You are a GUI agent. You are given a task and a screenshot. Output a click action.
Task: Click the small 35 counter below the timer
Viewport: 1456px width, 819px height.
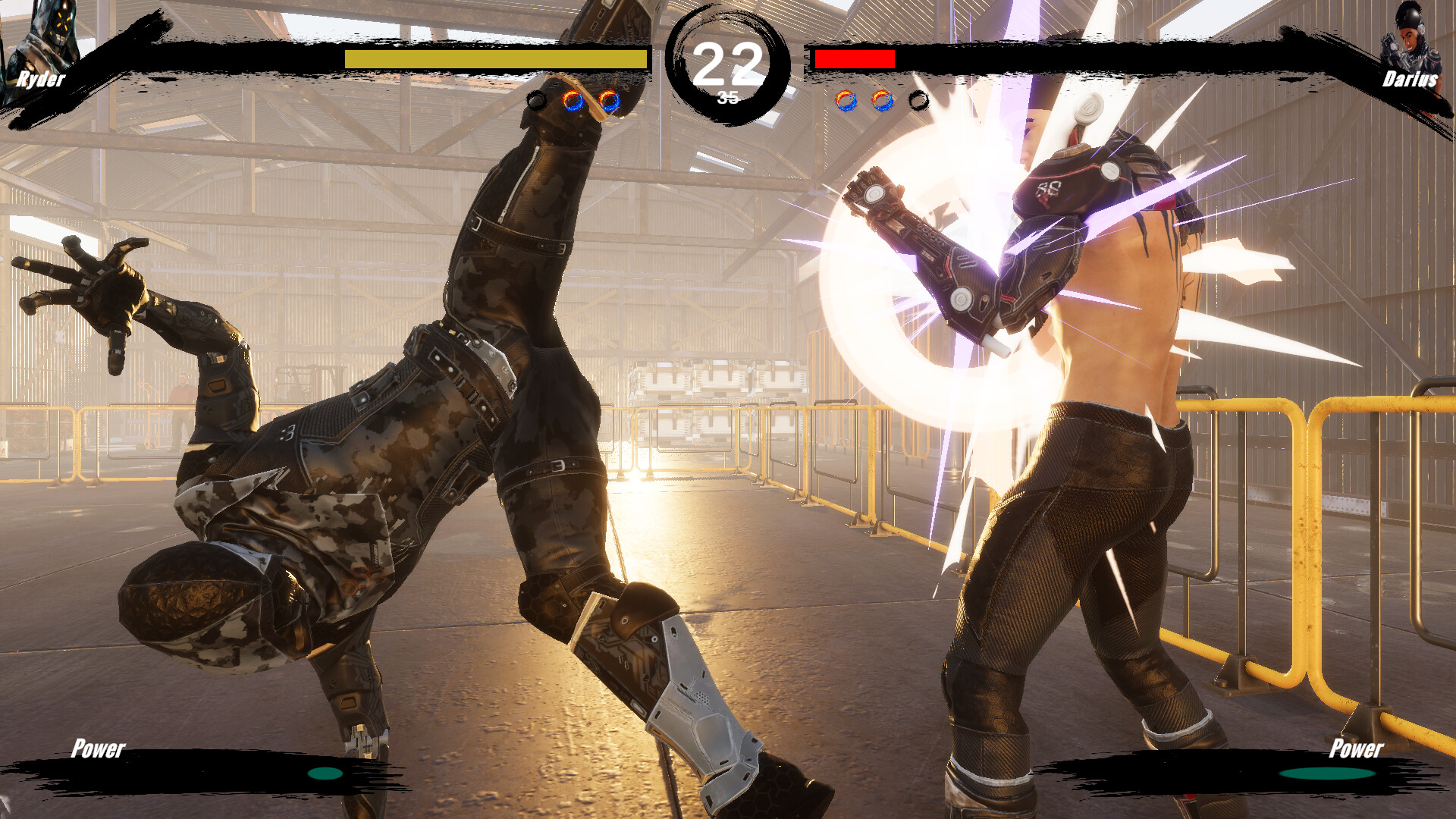(726, 97)
